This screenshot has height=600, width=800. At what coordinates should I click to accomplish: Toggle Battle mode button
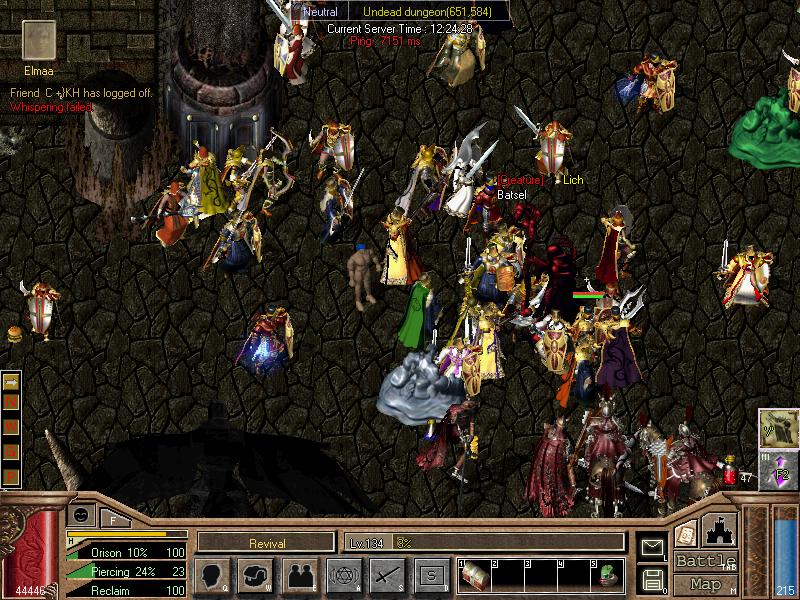point(705,561)
